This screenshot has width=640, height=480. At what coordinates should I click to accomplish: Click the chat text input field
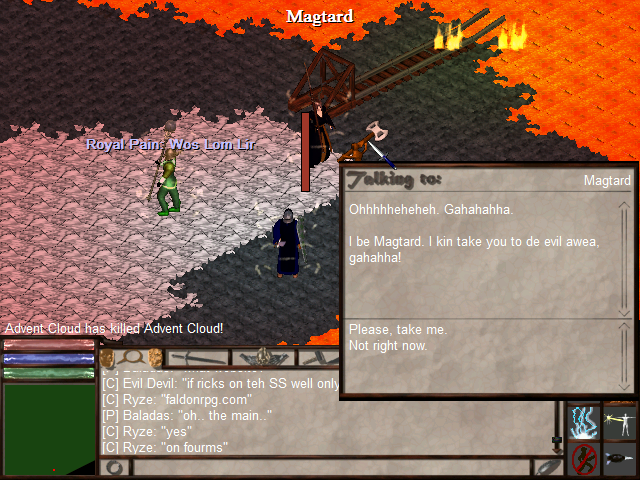[x=330, y=467]
